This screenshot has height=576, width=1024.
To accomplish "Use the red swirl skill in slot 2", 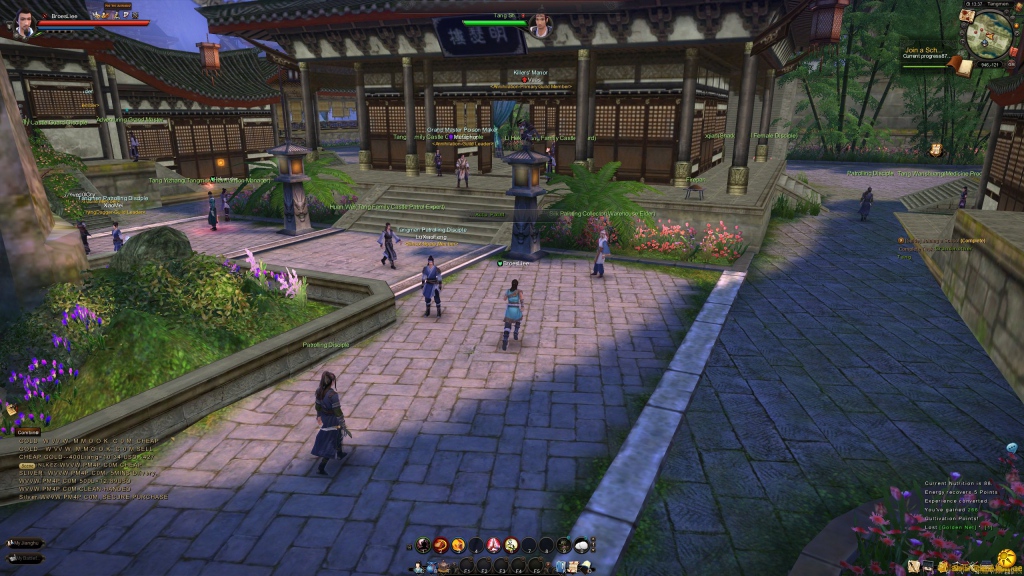I will pyautogui.click(x=441, y=545).
